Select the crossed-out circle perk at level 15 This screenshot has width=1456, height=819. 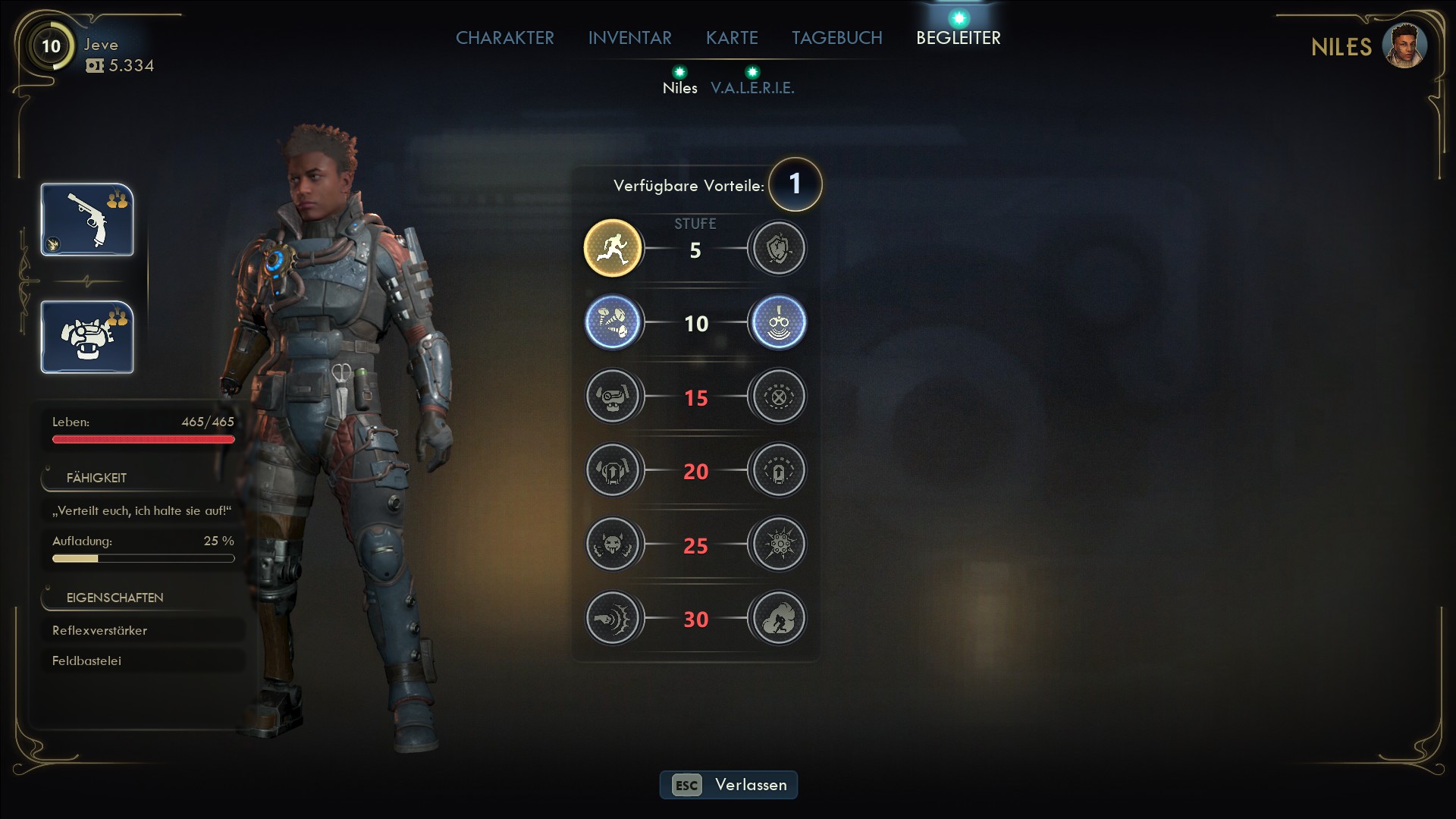pyautogui.click(x=778, y=396)
